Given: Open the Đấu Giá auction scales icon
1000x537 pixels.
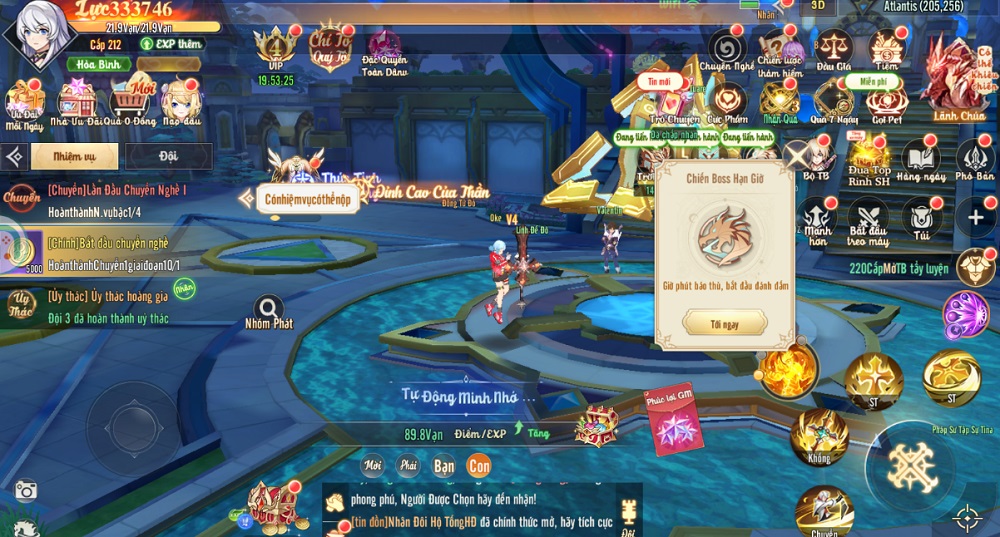Looking at the screenshot, I should pyautogui.click(x=832, y=48).
